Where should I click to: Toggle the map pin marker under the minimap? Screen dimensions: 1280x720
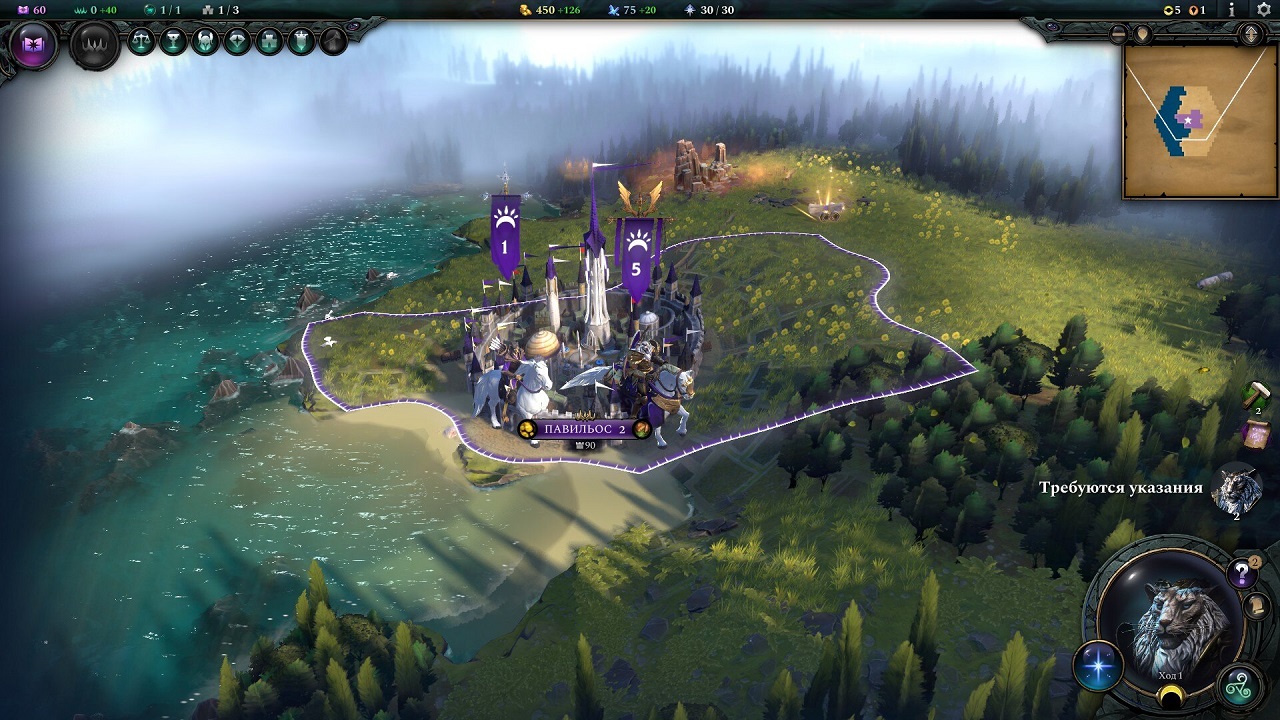pyautogui.click(x=1141, y=33)
